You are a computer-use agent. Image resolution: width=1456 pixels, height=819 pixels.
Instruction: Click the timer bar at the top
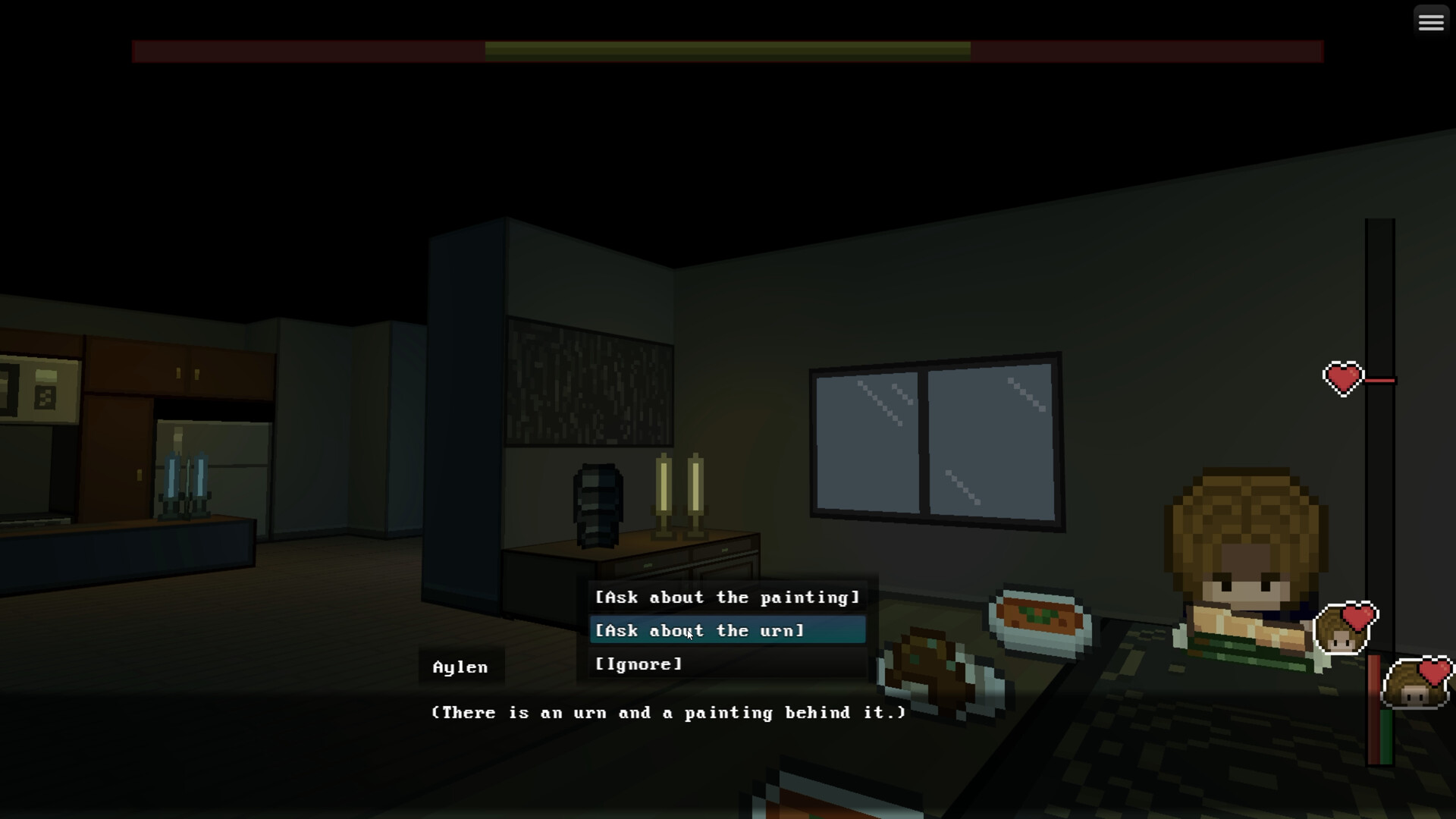click(726, 51)
